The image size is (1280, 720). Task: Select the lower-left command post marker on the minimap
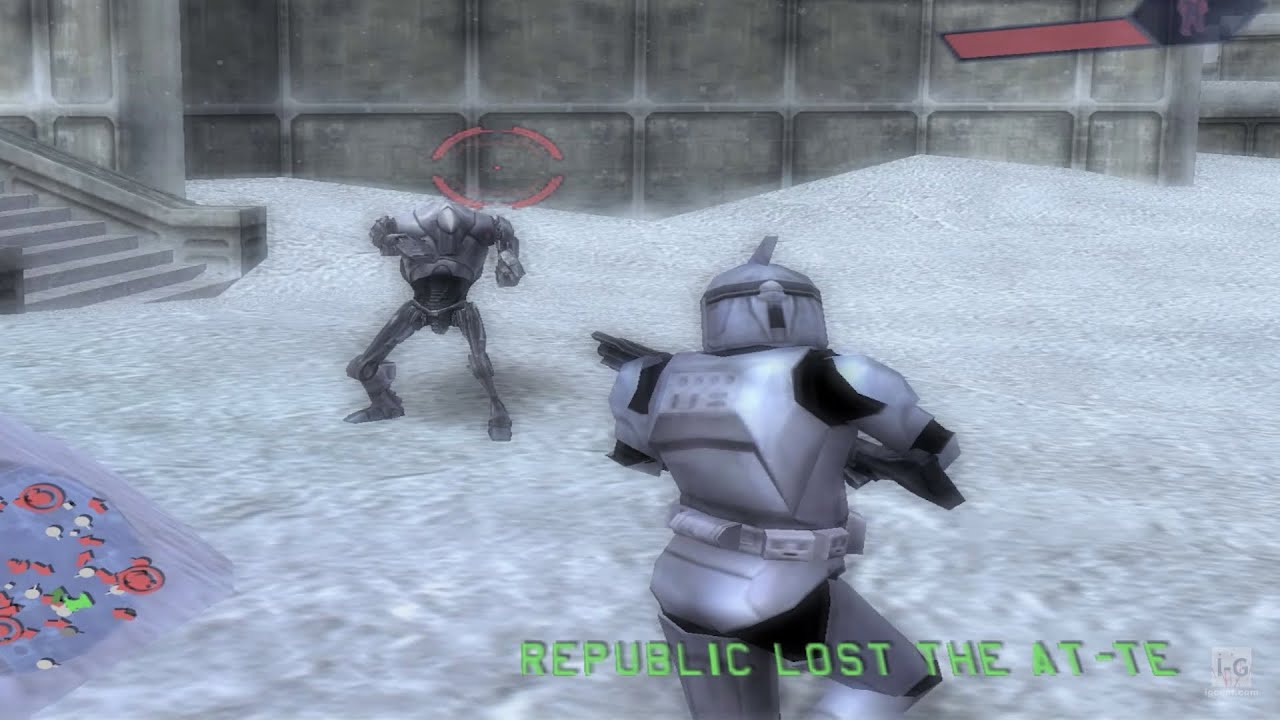11,628
